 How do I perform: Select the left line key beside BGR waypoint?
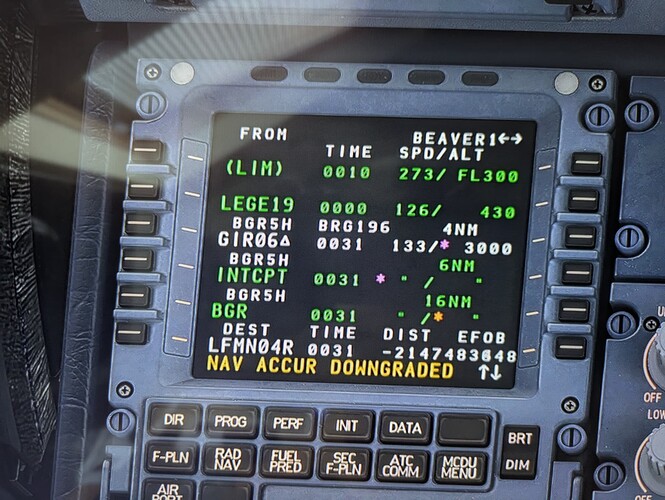point(133,297)
